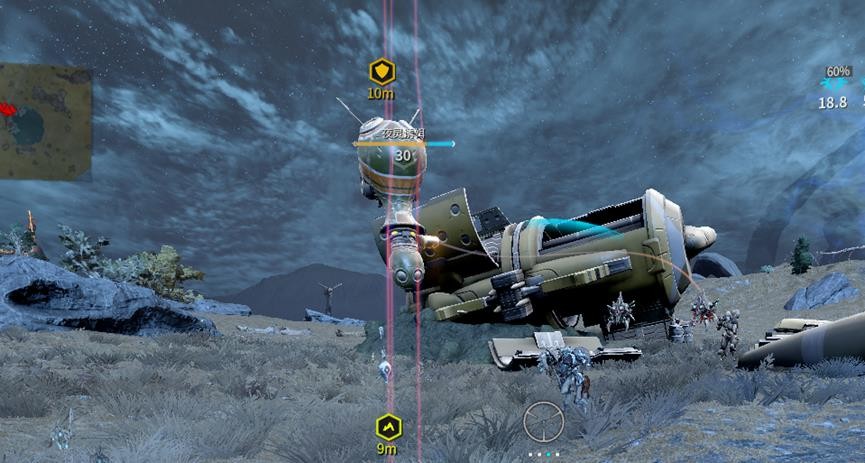The image size is (865, 463).
Task: Select the yellow shield objective marker
Action: [382, 72]
